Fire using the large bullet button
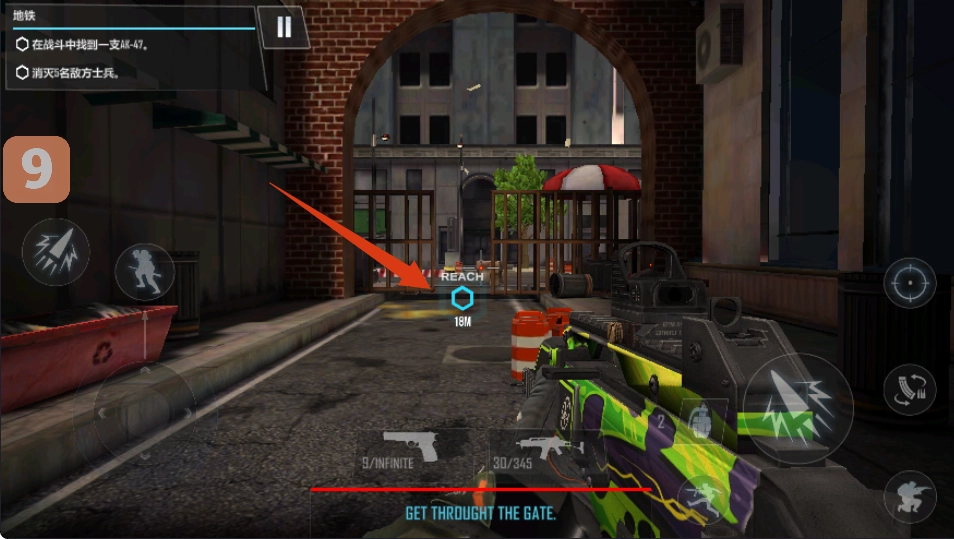Image resolution: width=954 pixels, height=539 pixels. click(x=797, y=408)
